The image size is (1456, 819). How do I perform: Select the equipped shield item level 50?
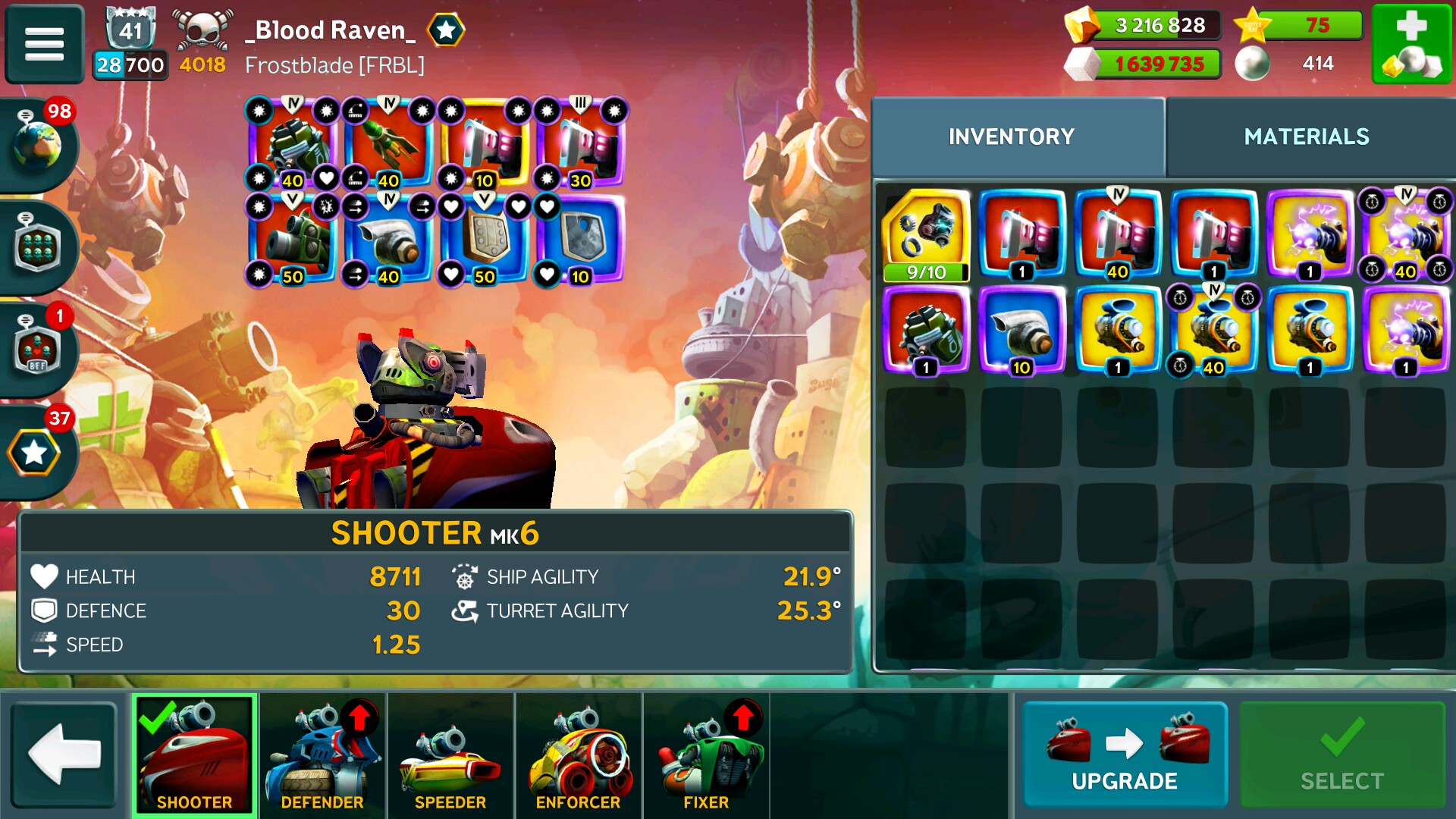pyautogui.click(x=484, y=239)
